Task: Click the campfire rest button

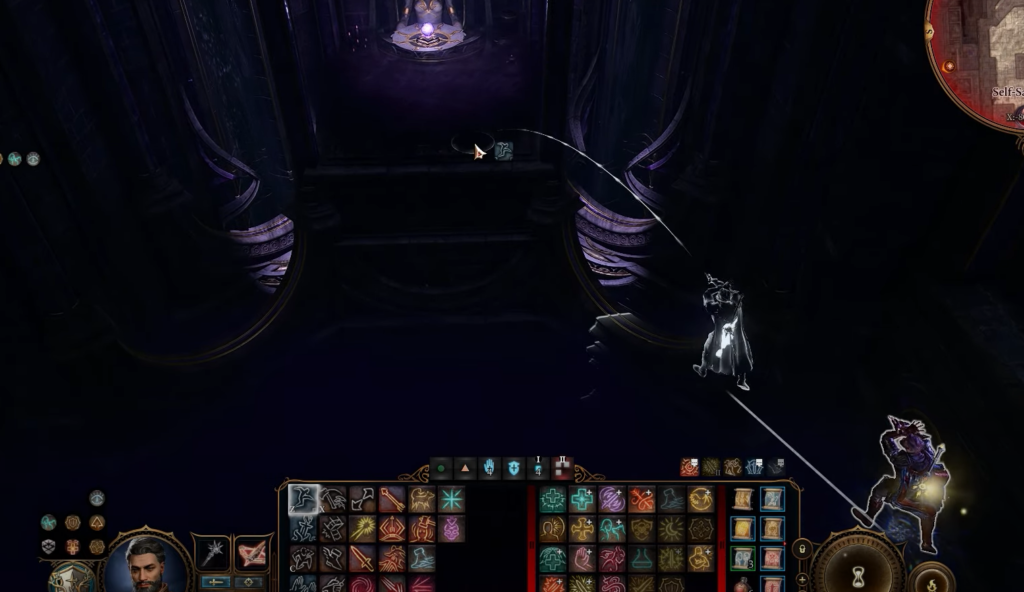Action: tap(932, 578)
